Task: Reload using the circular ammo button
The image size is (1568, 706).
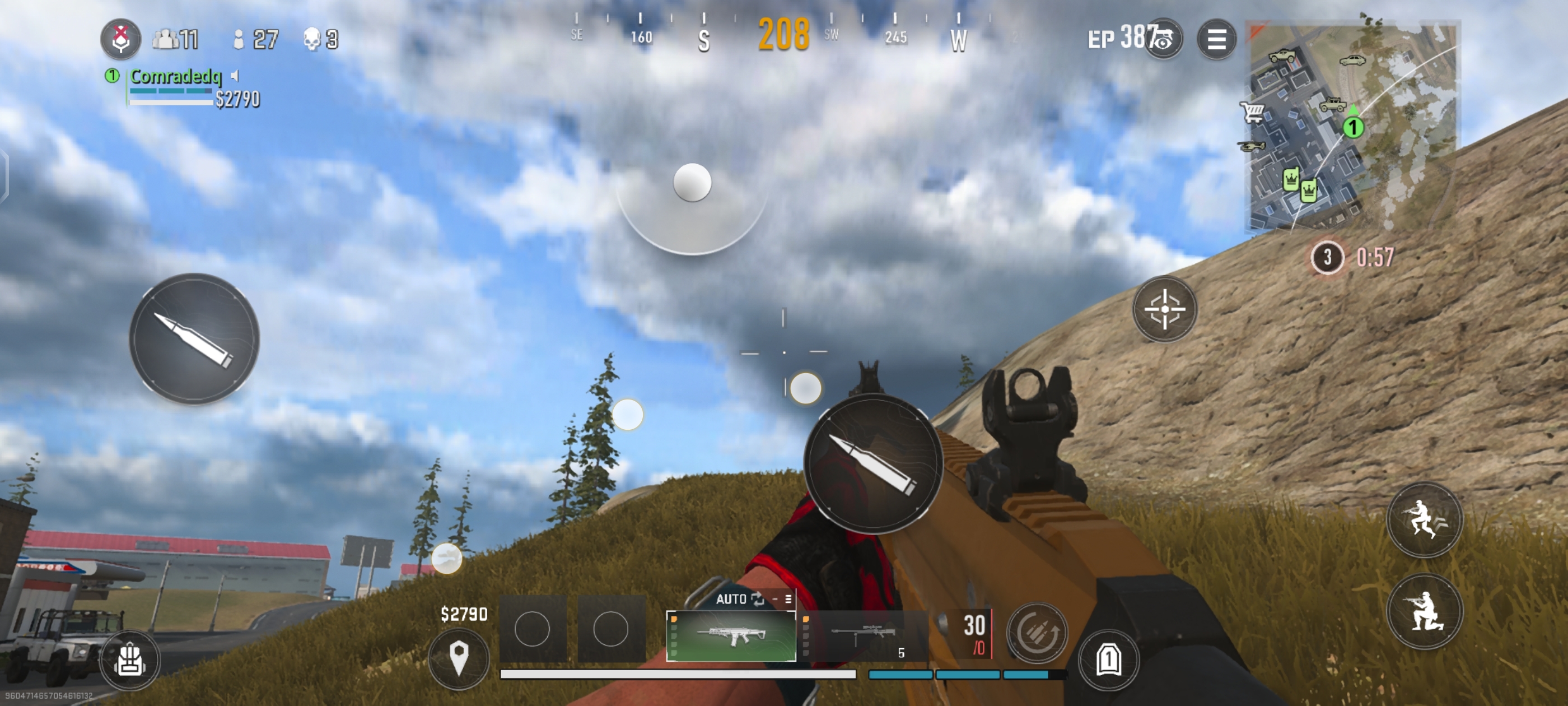Action: pyautogui.click(x=1037, y=633)
